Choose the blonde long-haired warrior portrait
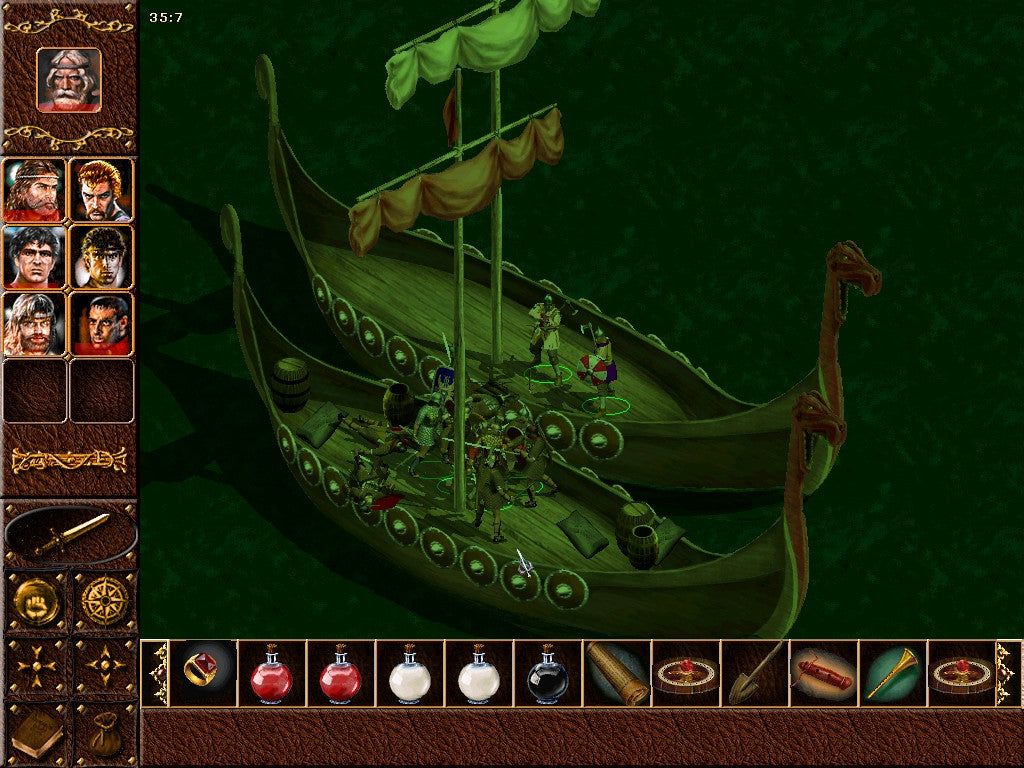Viewport: 1024px width, 768px height. tap(34, 324)
